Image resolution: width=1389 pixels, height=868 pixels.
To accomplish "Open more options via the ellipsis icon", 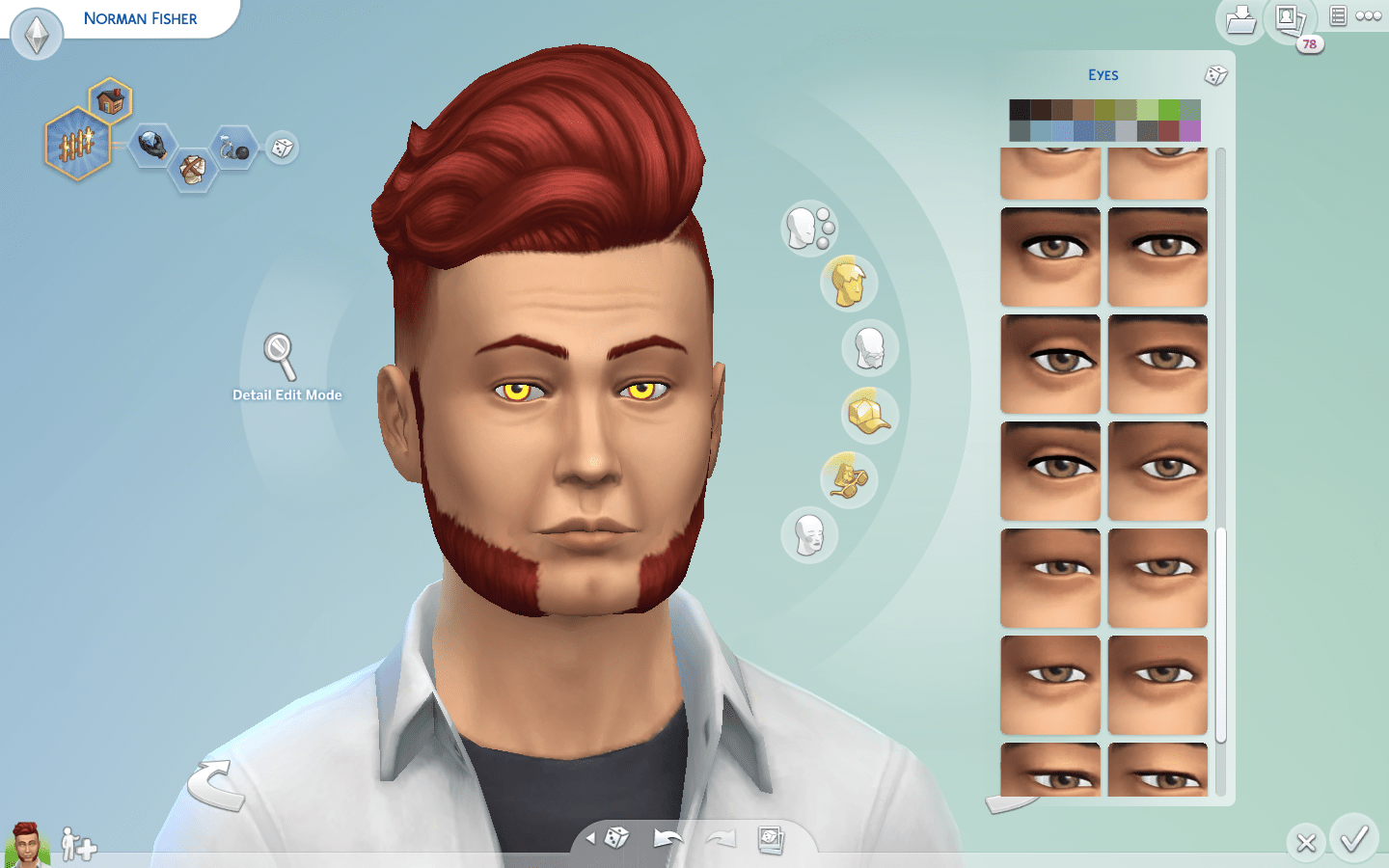I will coord(1370,15).
